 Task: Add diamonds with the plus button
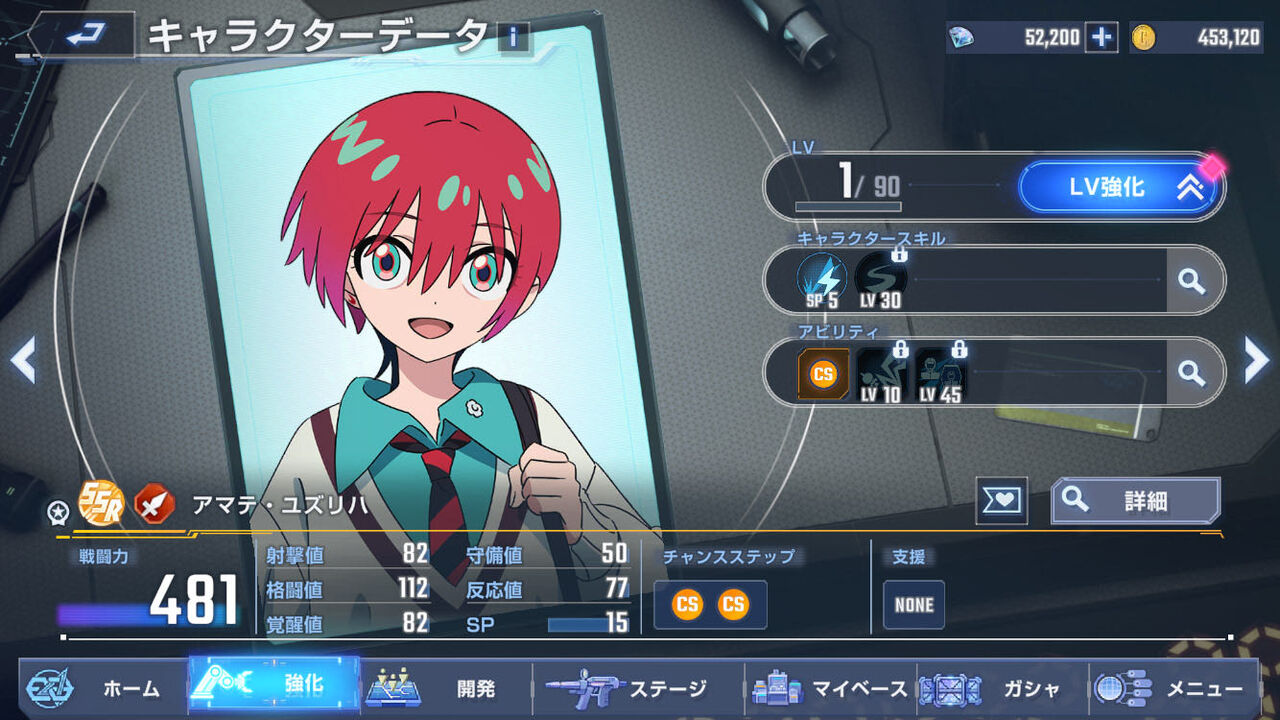click(x=1101, y=38)
